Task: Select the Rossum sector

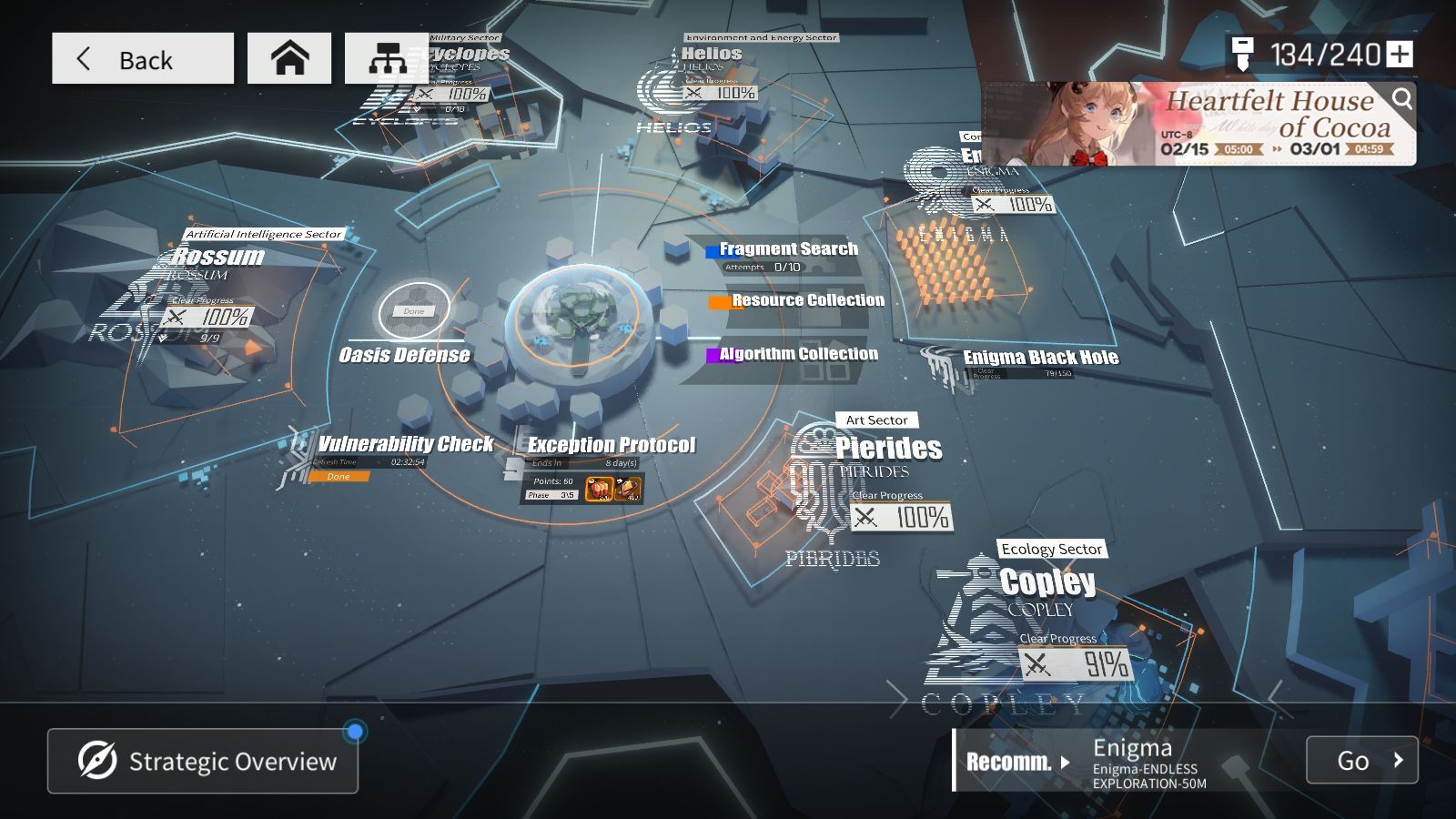Action: click(x=218, y=258)
